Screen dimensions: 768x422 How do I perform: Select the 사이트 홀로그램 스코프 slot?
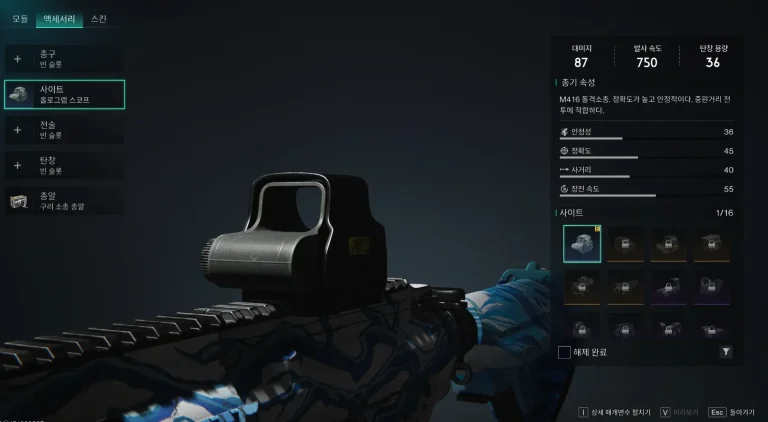pos(64,94)
